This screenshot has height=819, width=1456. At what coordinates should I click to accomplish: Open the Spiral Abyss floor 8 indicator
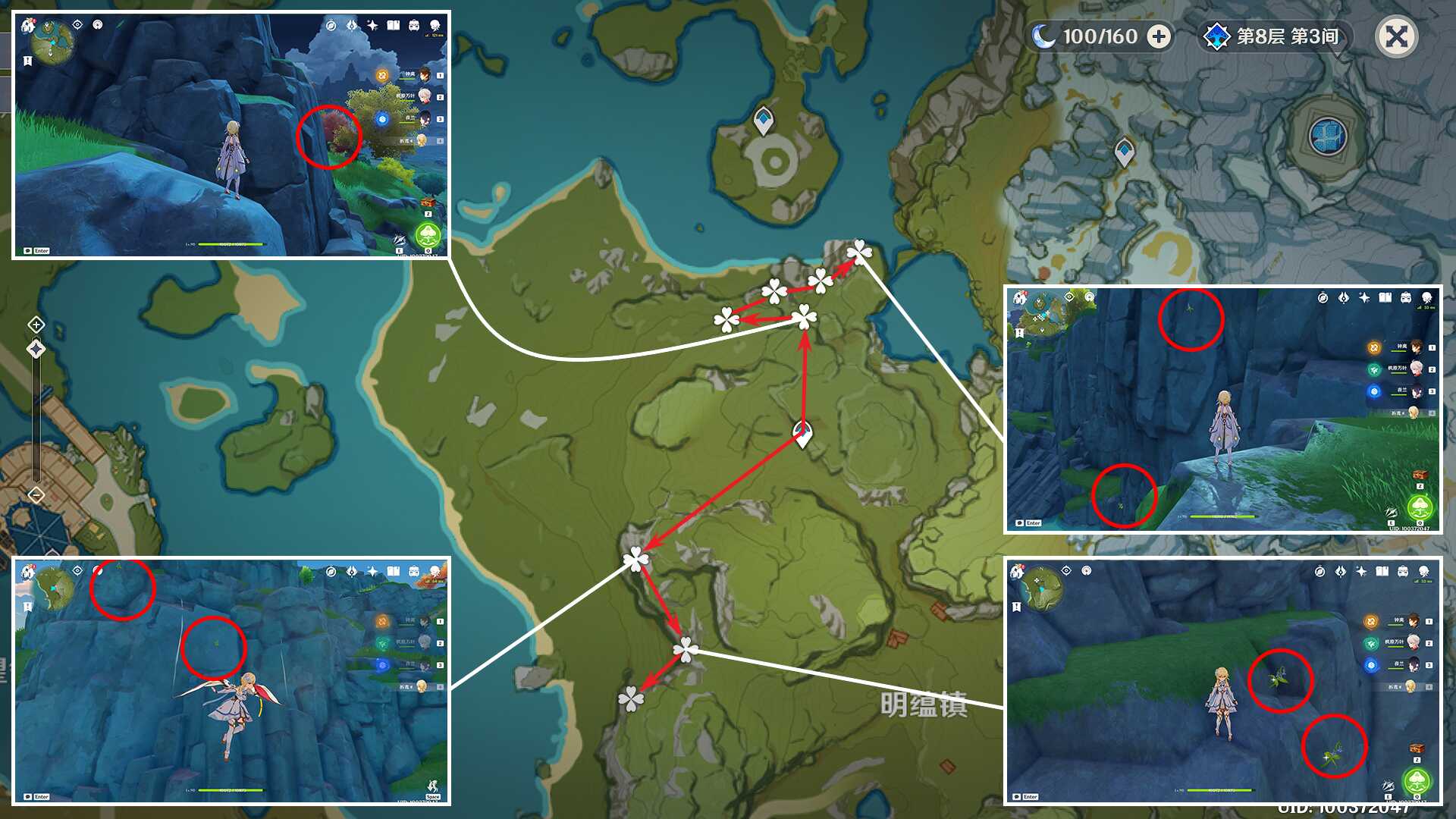point(1274,36)
